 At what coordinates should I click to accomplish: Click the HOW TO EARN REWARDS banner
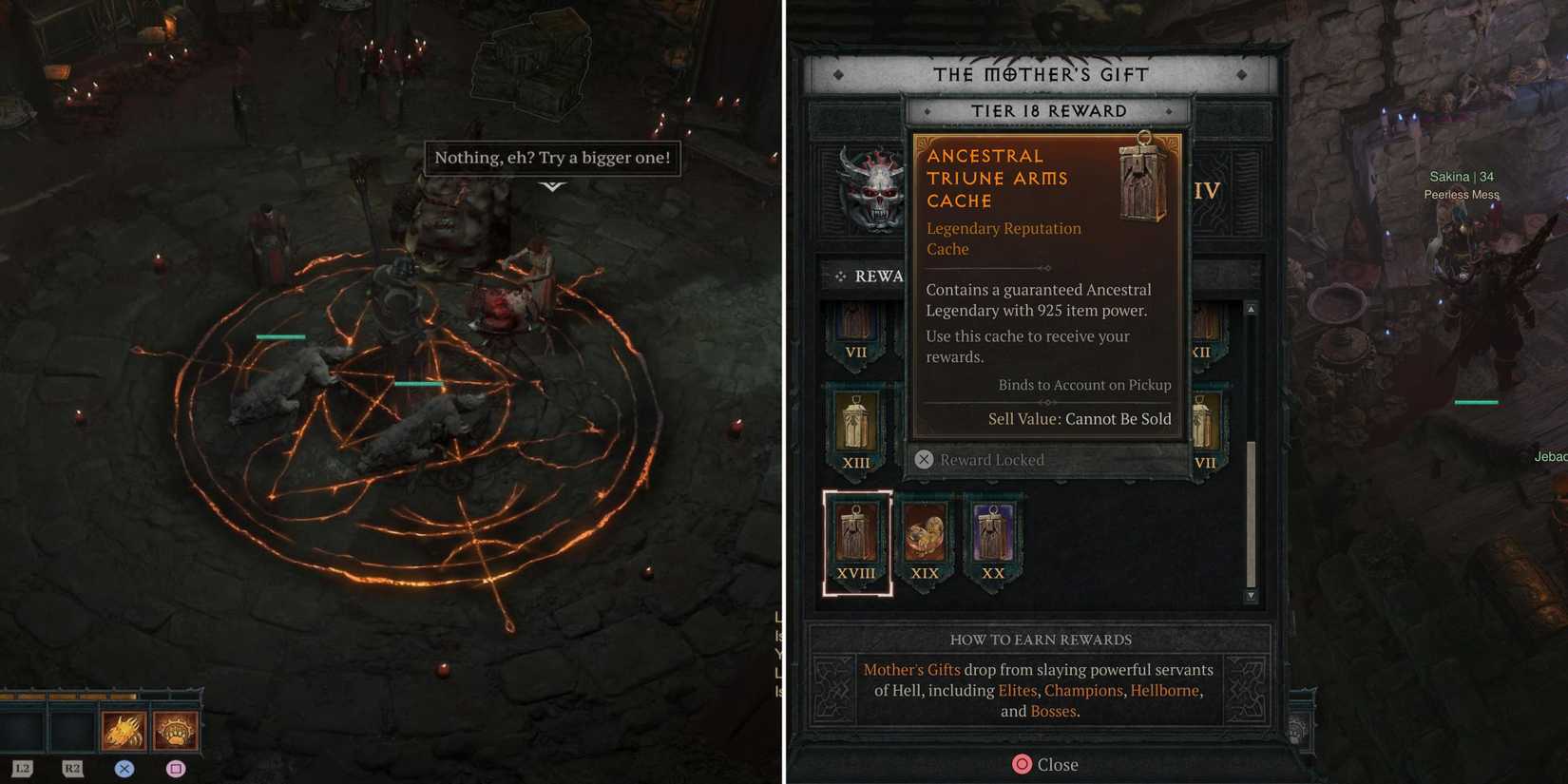point(1040,639)
